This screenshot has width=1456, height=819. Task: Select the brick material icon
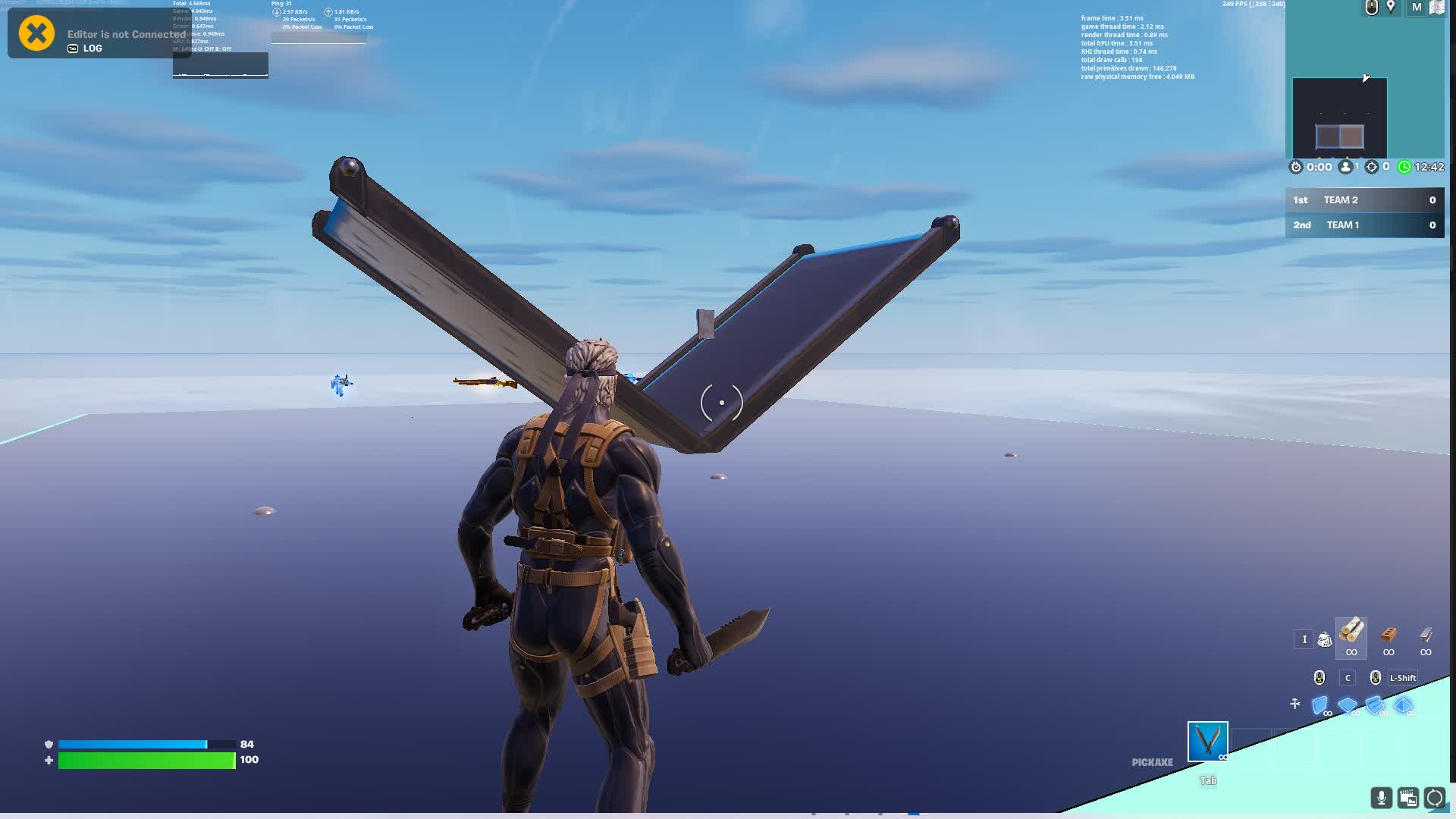pos(1389,635)
